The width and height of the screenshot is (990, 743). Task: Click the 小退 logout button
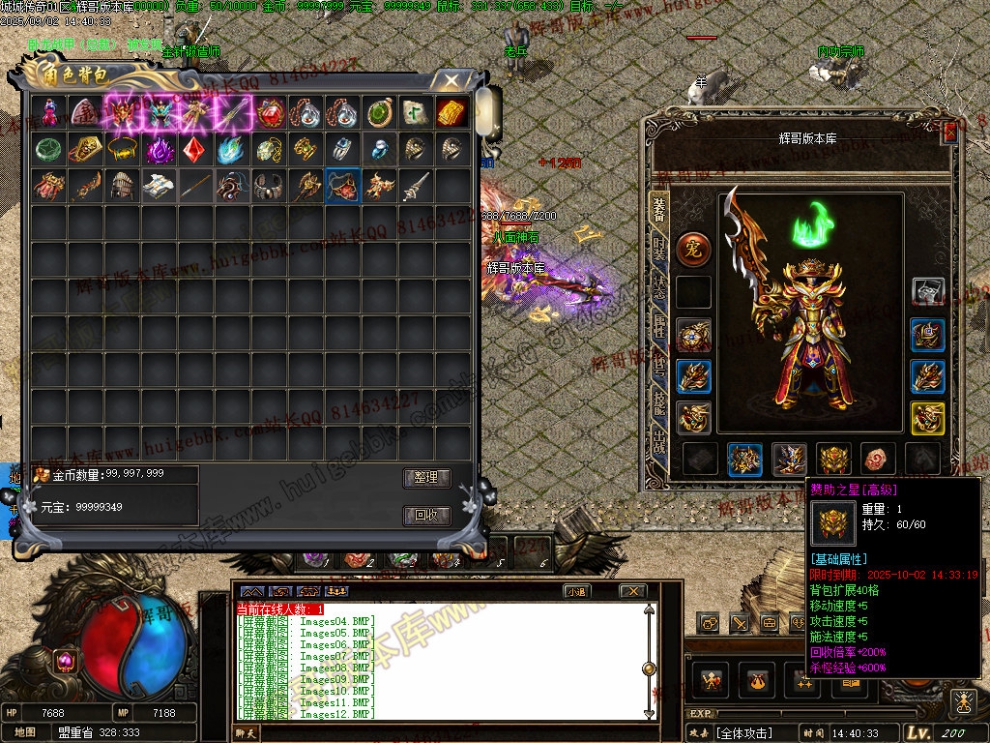click(575, 591)
